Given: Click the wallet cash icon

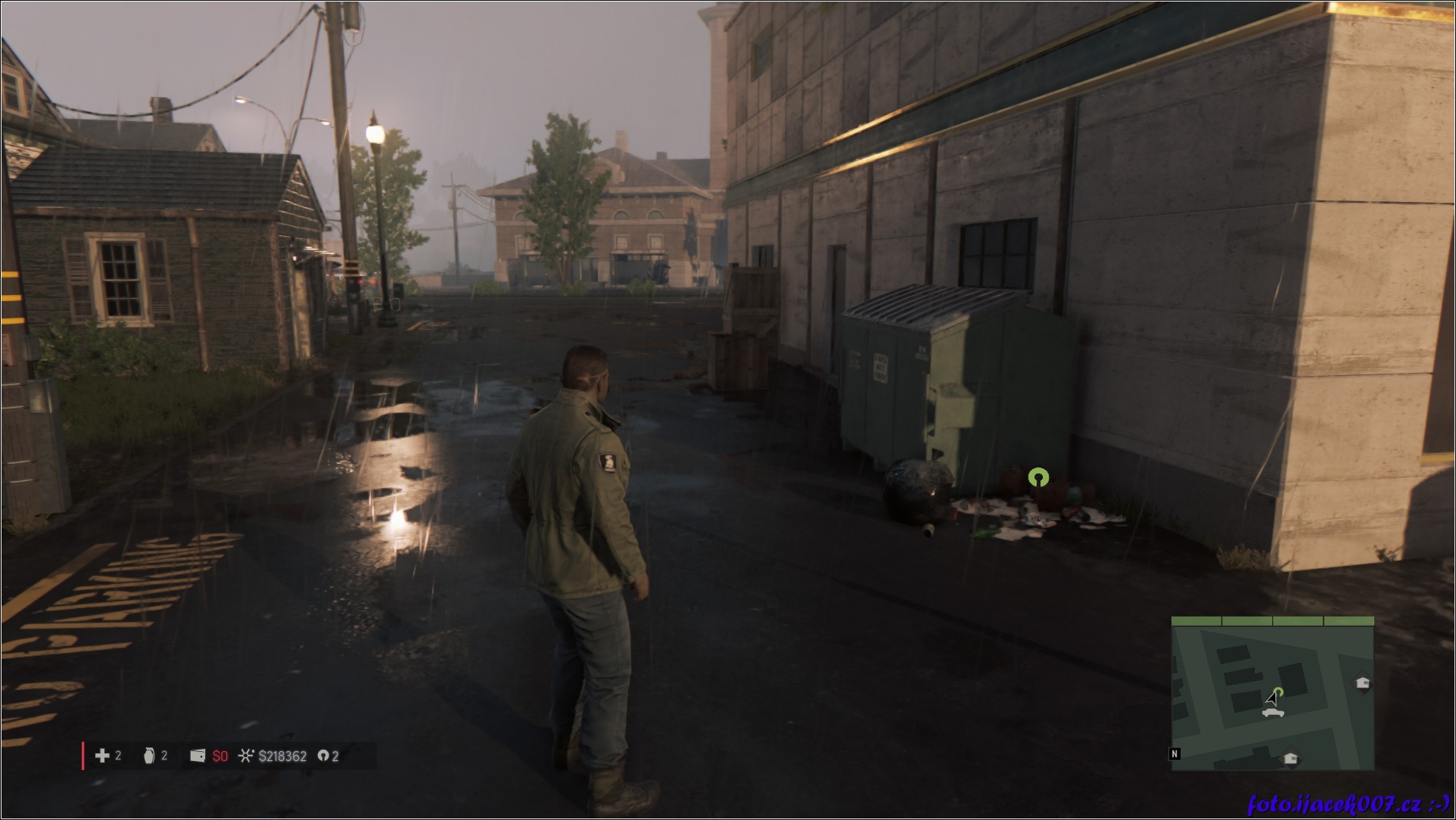Looking at the screenshot, I should [198, 756].
